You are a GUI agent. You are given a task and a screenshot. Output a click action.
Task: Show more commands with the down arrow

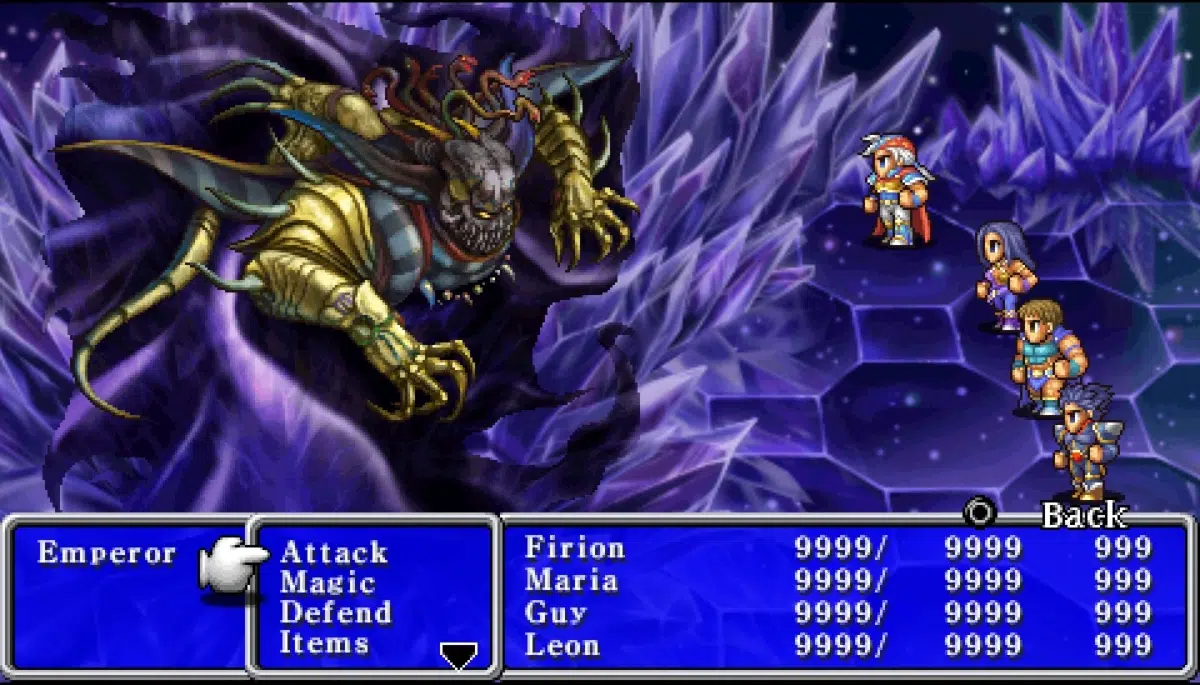pyautogui.click(x=459, y=655)
